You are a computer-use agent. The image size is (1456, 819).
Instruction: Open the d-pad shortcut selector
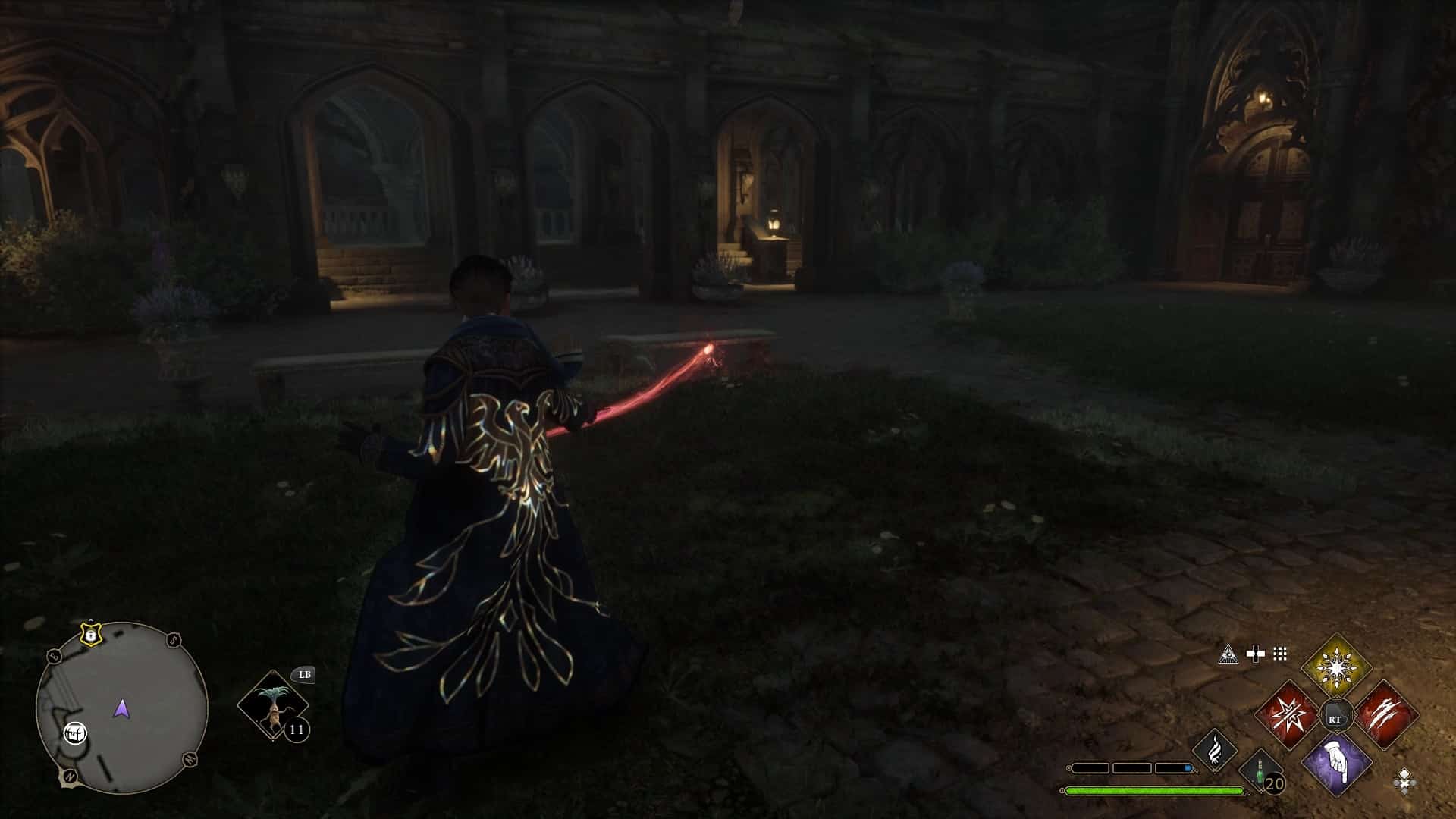pos(1404,781)
